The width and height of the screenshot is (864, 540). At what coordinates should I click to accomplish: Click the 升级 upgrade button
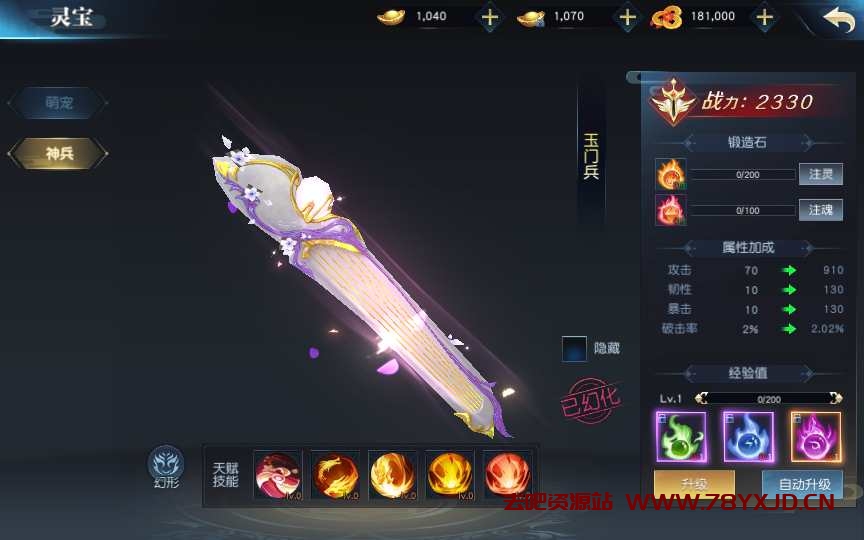point(694,484)
